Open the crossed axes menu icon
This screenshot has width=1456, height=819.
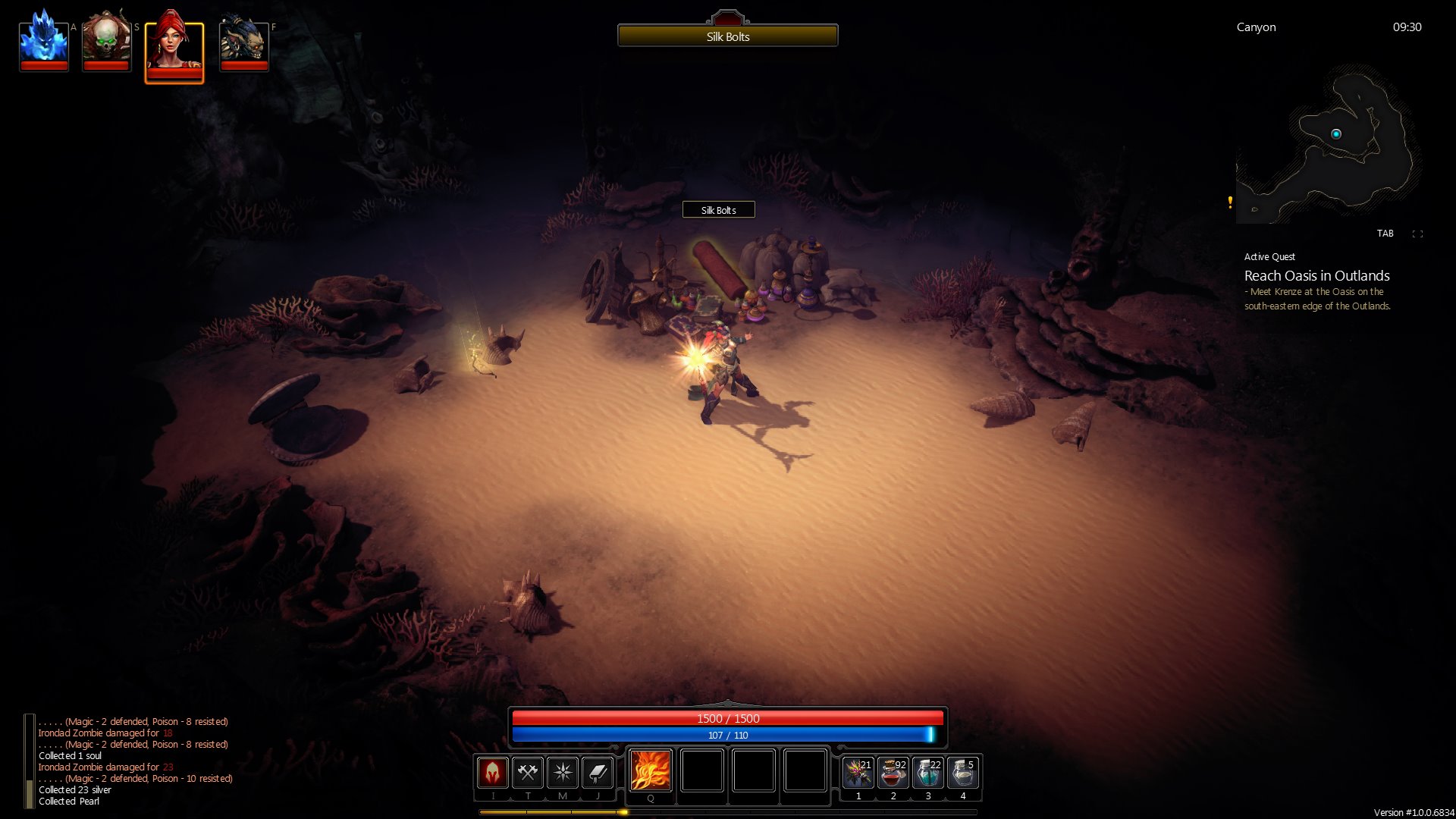528,773
